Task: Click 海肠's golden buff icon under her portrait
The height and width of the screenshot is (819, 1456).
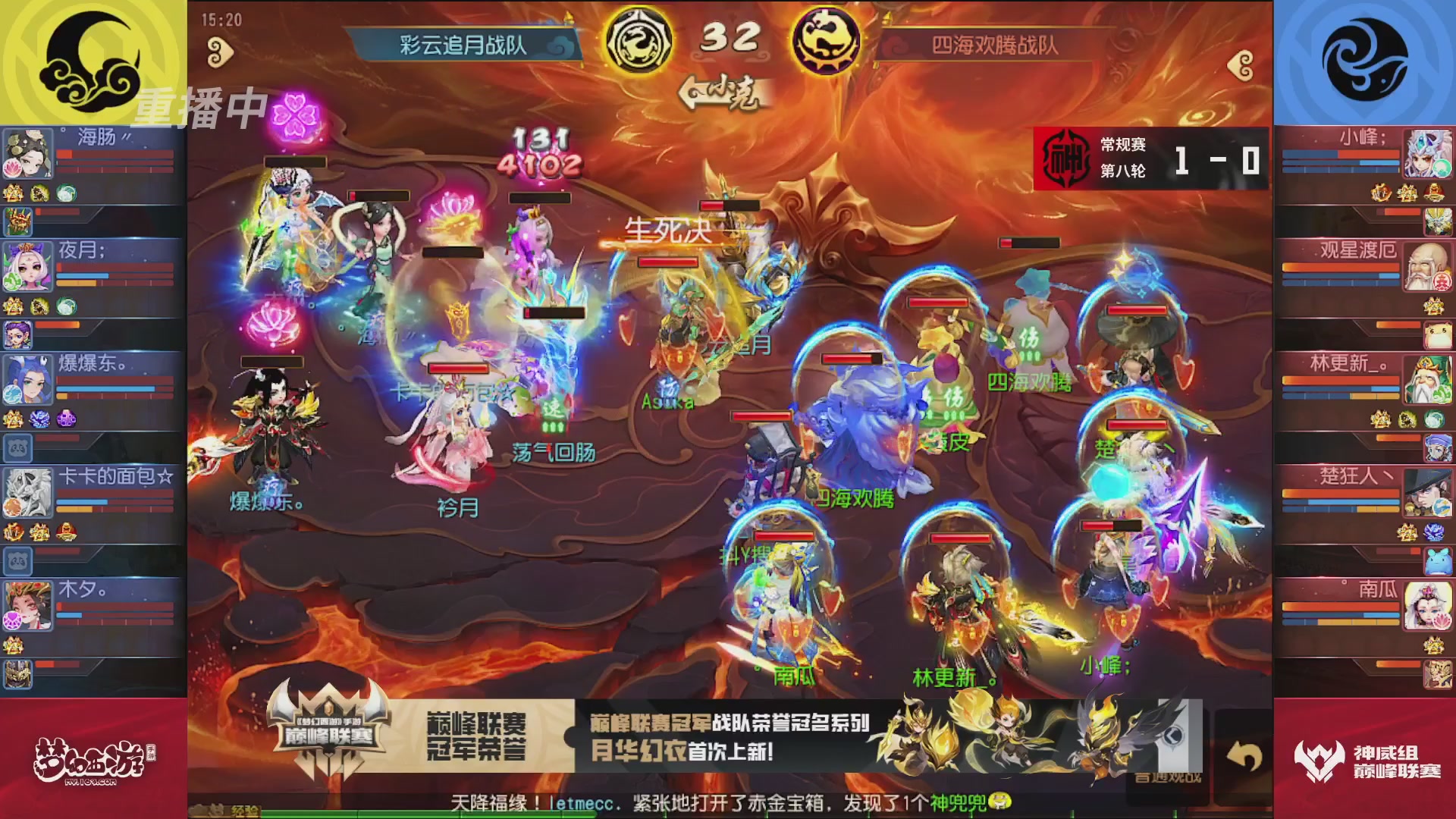Action: (12, 193)
